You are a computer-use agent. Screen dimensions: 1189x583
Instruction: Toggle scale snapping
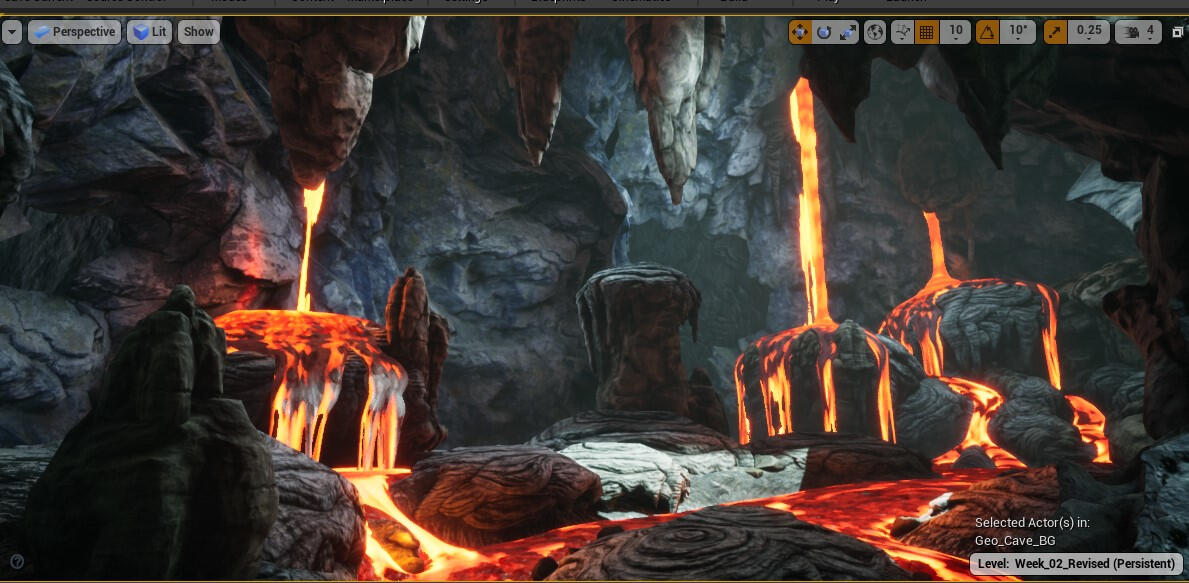click(x=1055, y=32)
